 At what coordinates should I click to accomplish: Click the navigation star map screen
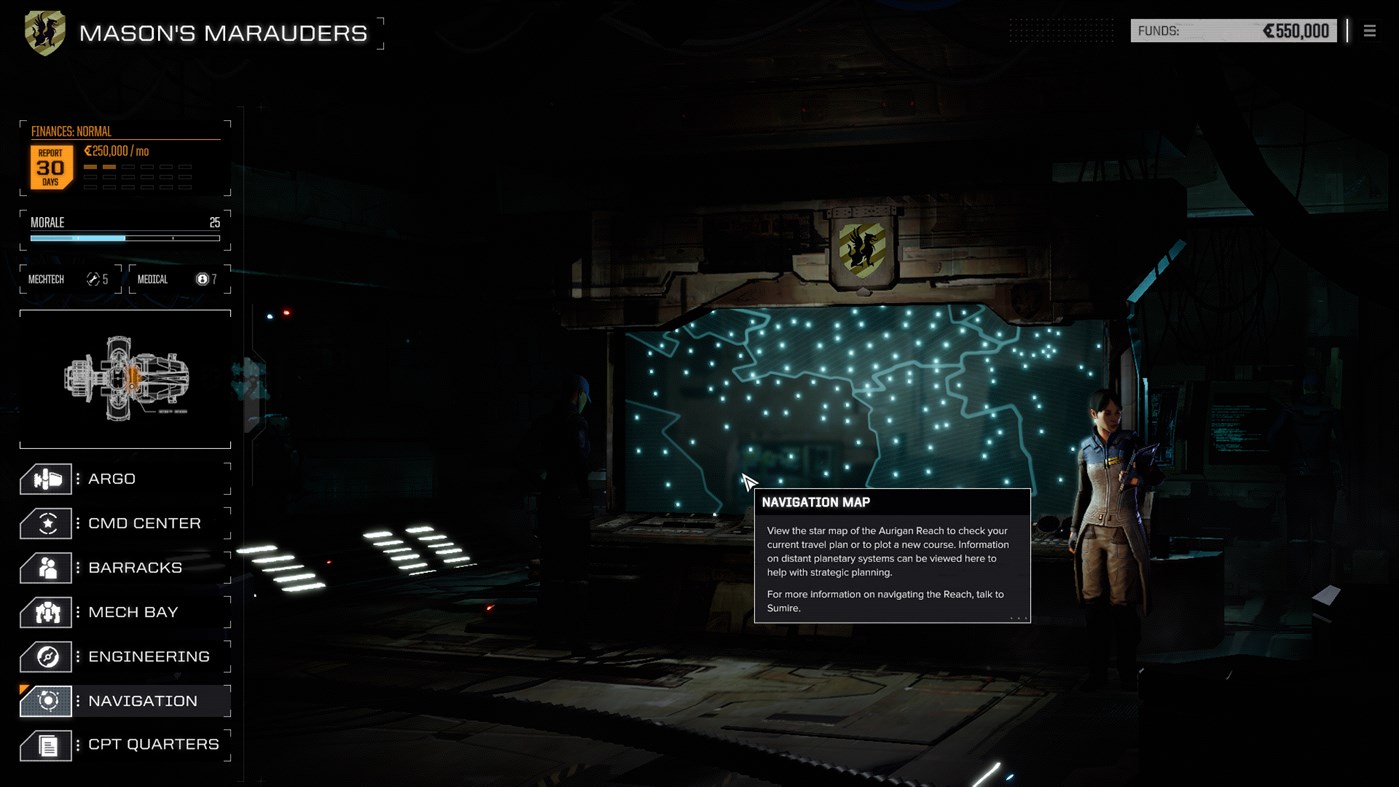870,400
